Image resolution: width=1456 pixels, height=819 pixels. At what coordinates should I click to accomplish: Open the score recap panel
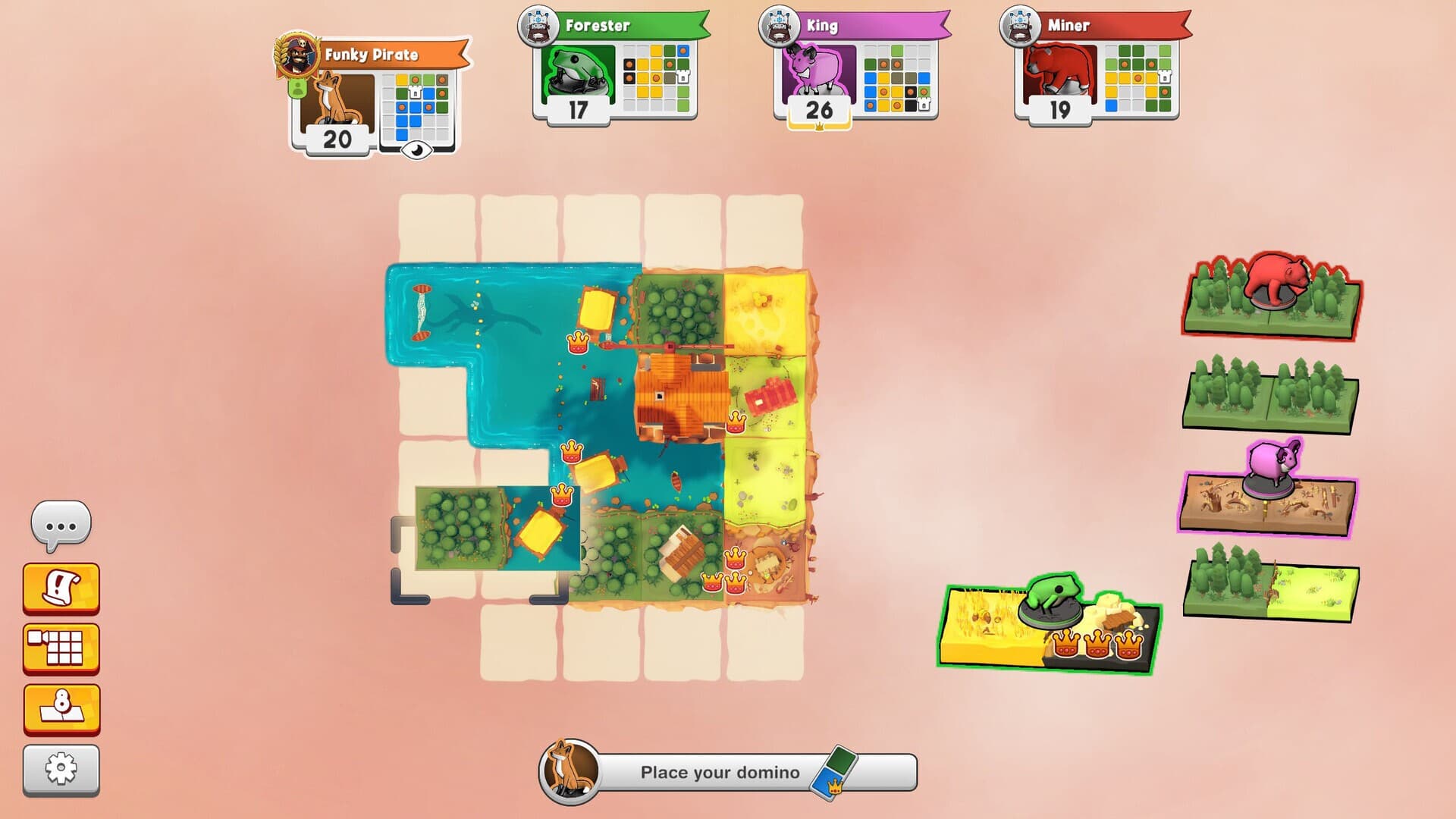click(x=62, y=708)
